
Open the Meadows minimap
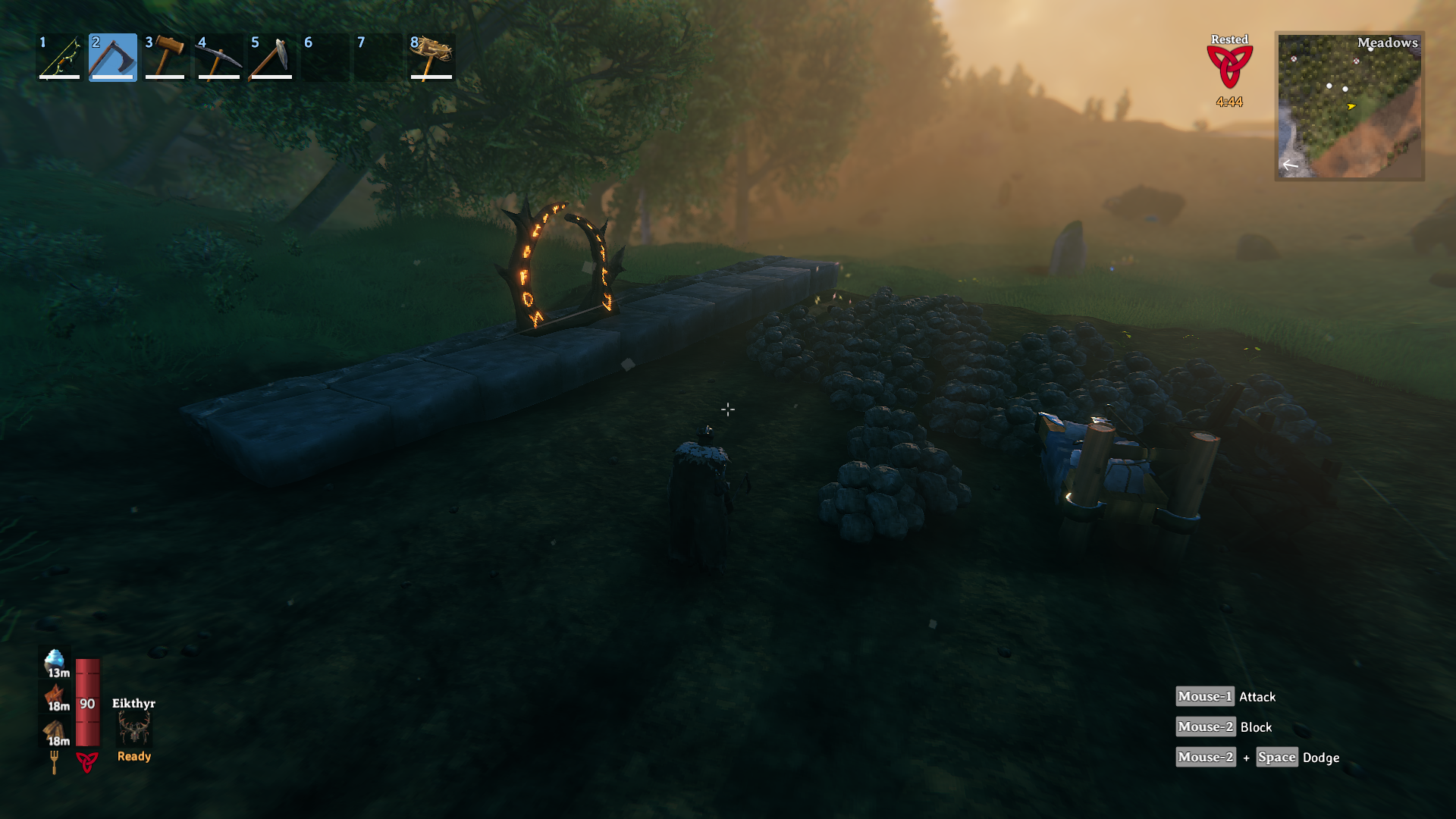click(1349, 106)
